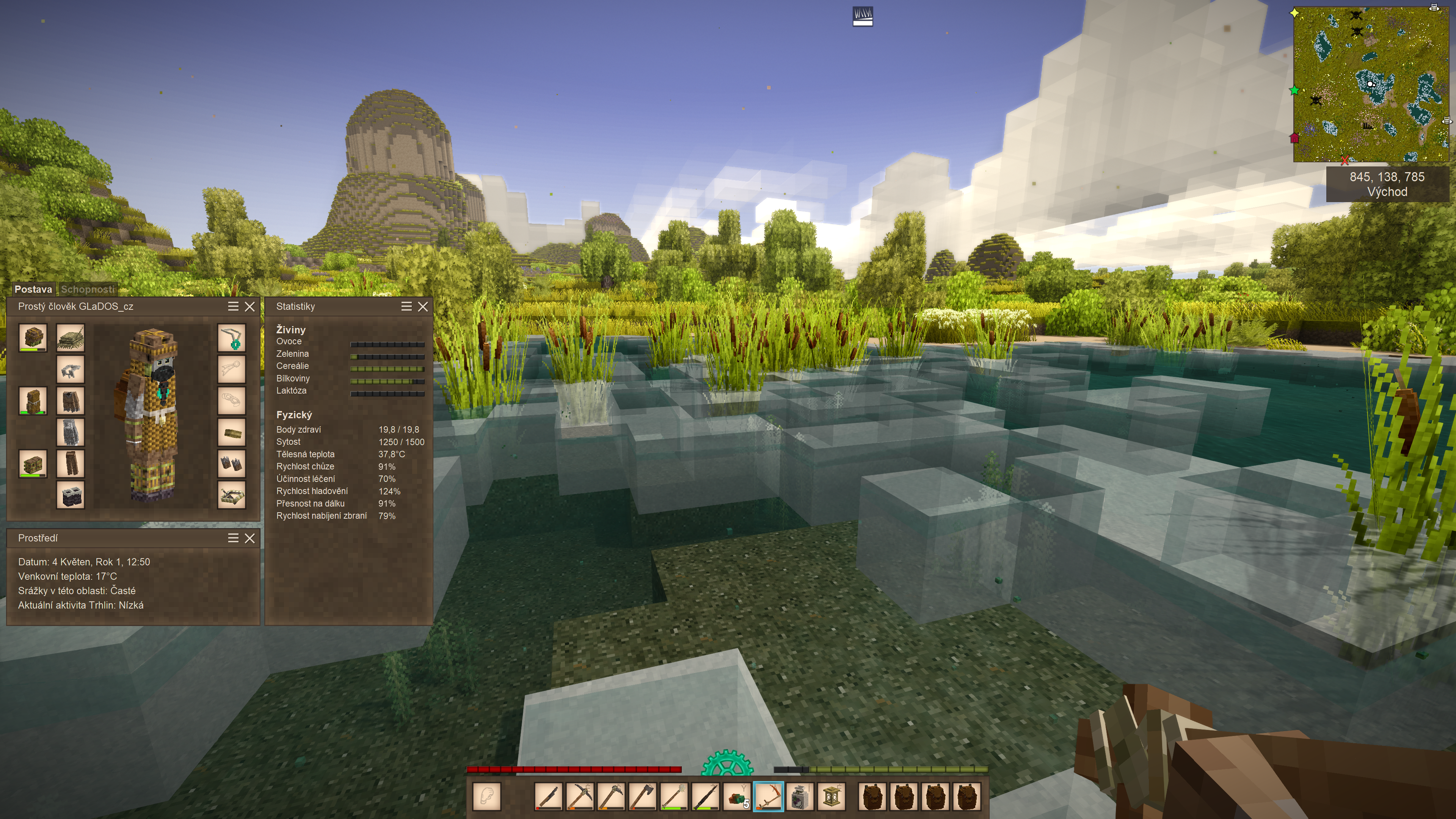Screen dimensions: 1456x819
Task: Click the empty off-hand slot
Action: coord(486,796)
